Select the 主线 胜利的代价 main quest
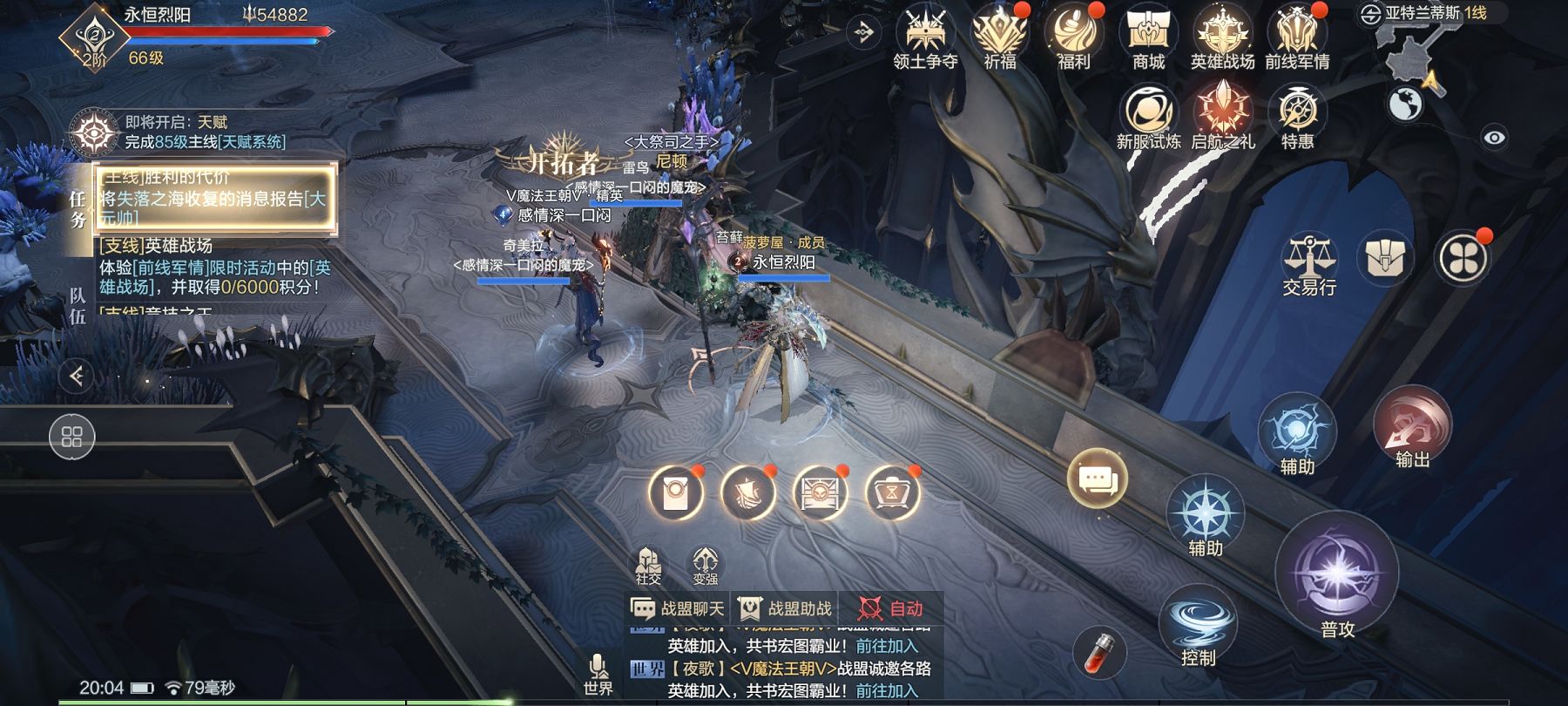This screenshot has height=706, width=1568. coord(213,200)
